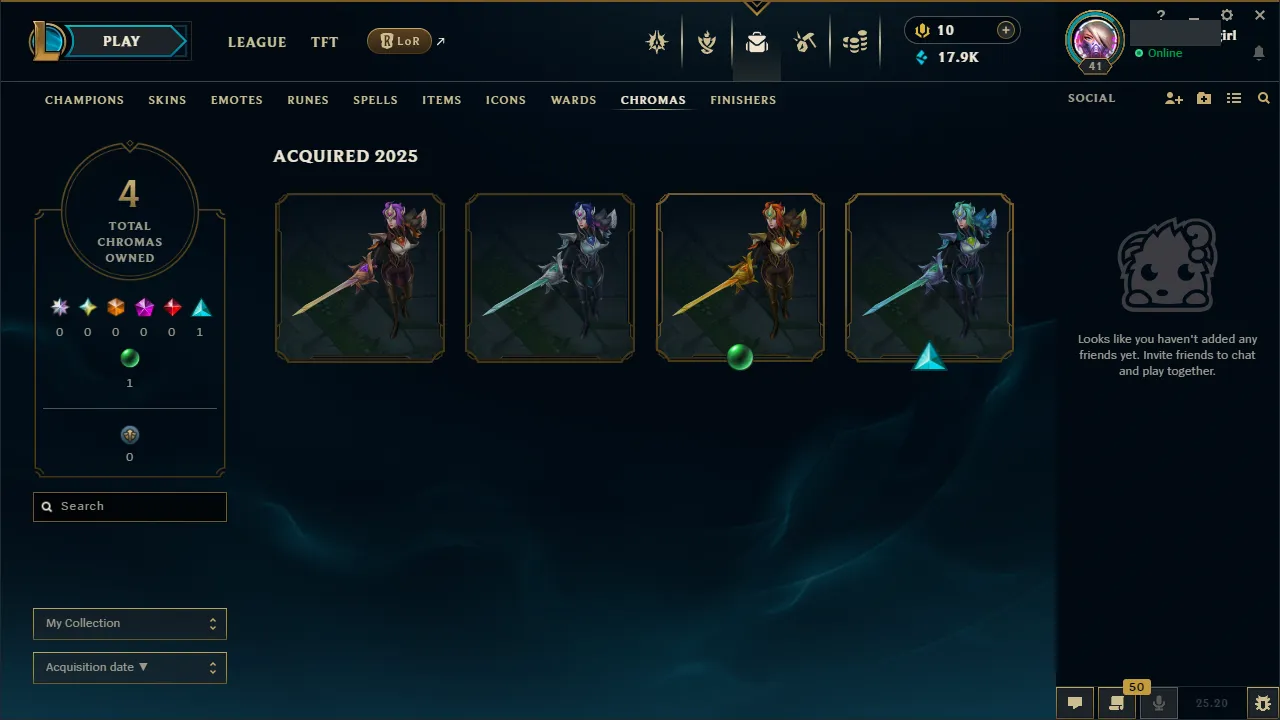This screenshot has height=720, width=1280.
Task: Expand the gold chevron at top center
Action: pos(756,6)
